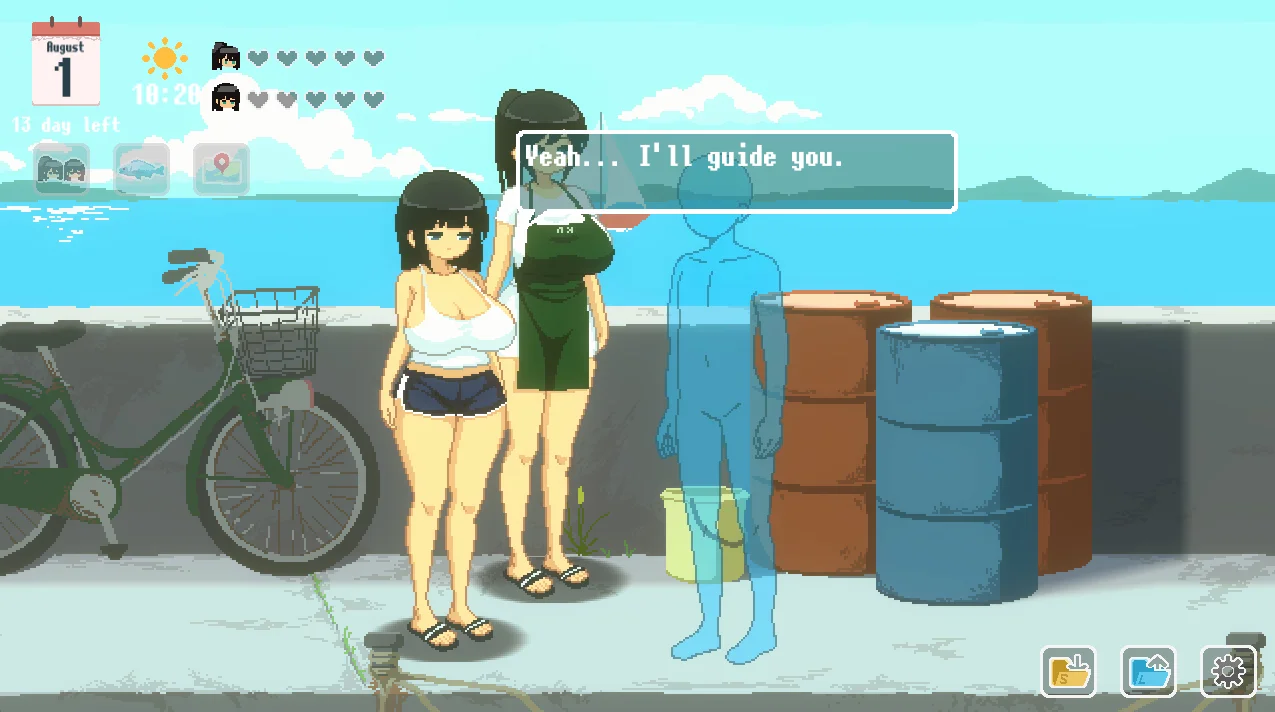
Task: Open the two girls character icon
Action: (x=62, y=170)
